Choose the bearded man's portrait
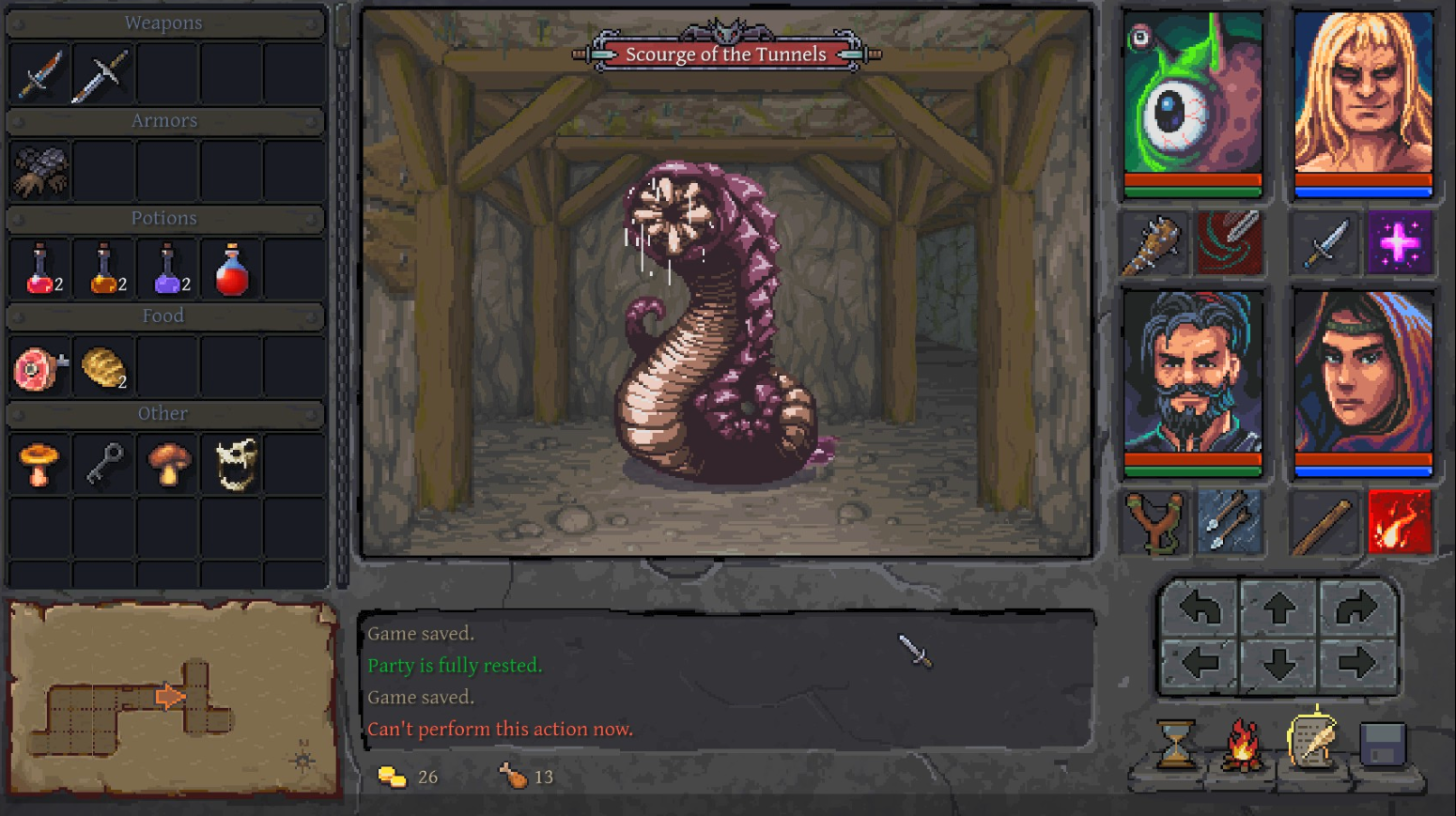 coord(1193,374)
